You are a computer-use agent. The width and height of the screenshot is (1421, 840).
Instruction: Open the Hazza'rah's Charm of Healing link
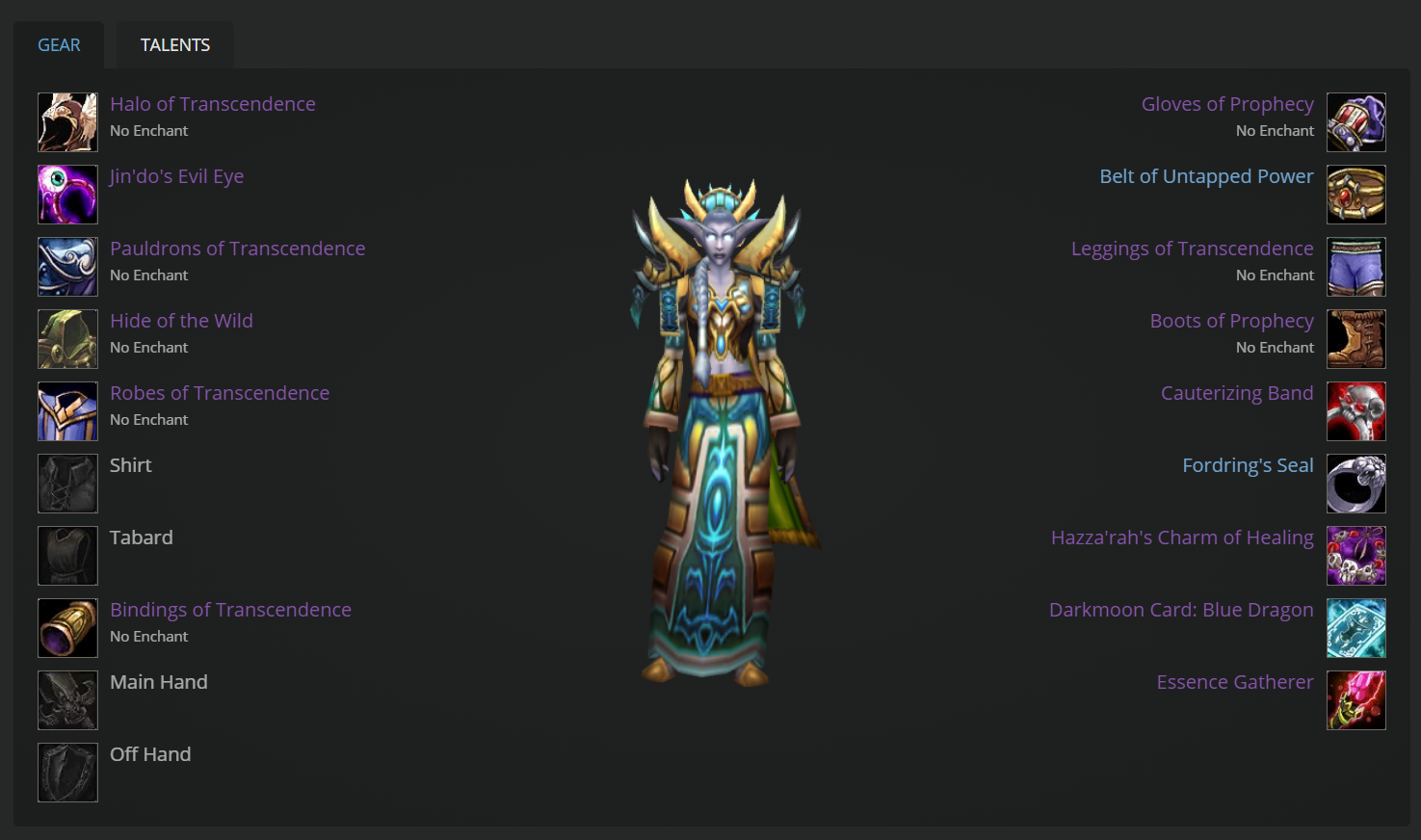pyautogui.click(x=1182, y=538)
